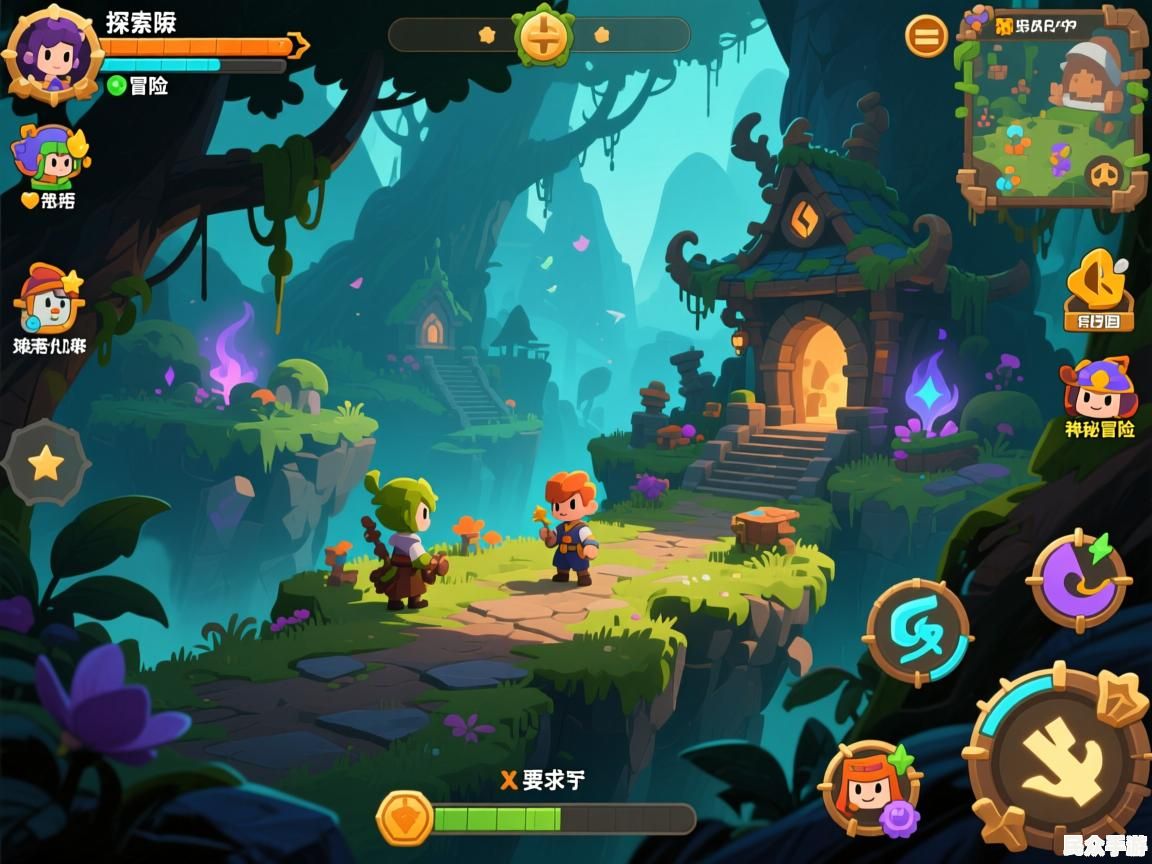Open the 神秘冒险 adventurer icon
Image resolution: width=1152 pixels, height=864 pixels.
[1098, 392]
